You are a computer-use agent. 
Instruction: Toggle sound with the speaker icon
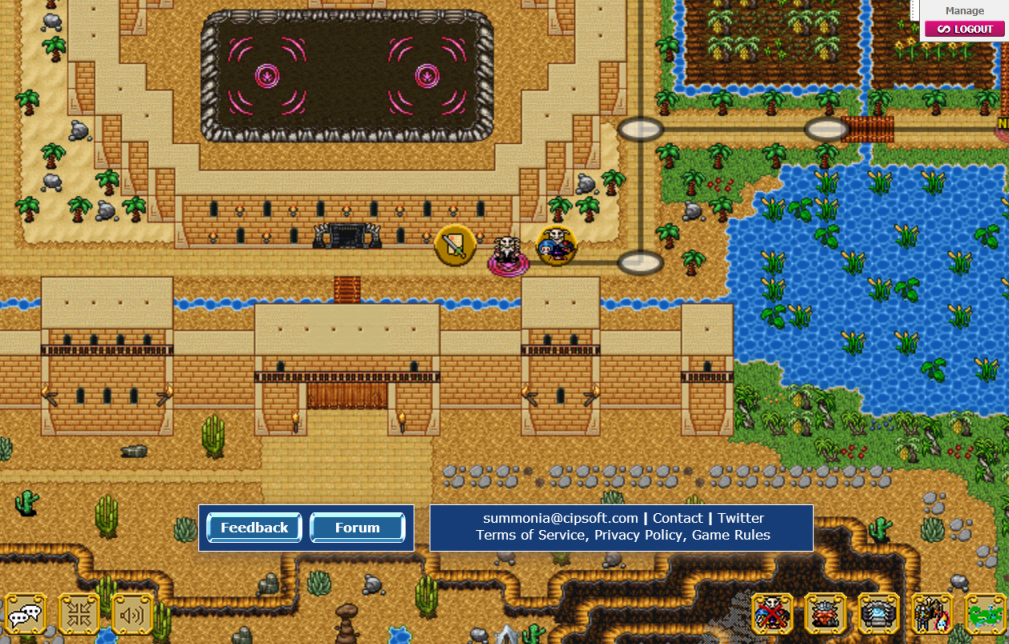click(132, 614)
